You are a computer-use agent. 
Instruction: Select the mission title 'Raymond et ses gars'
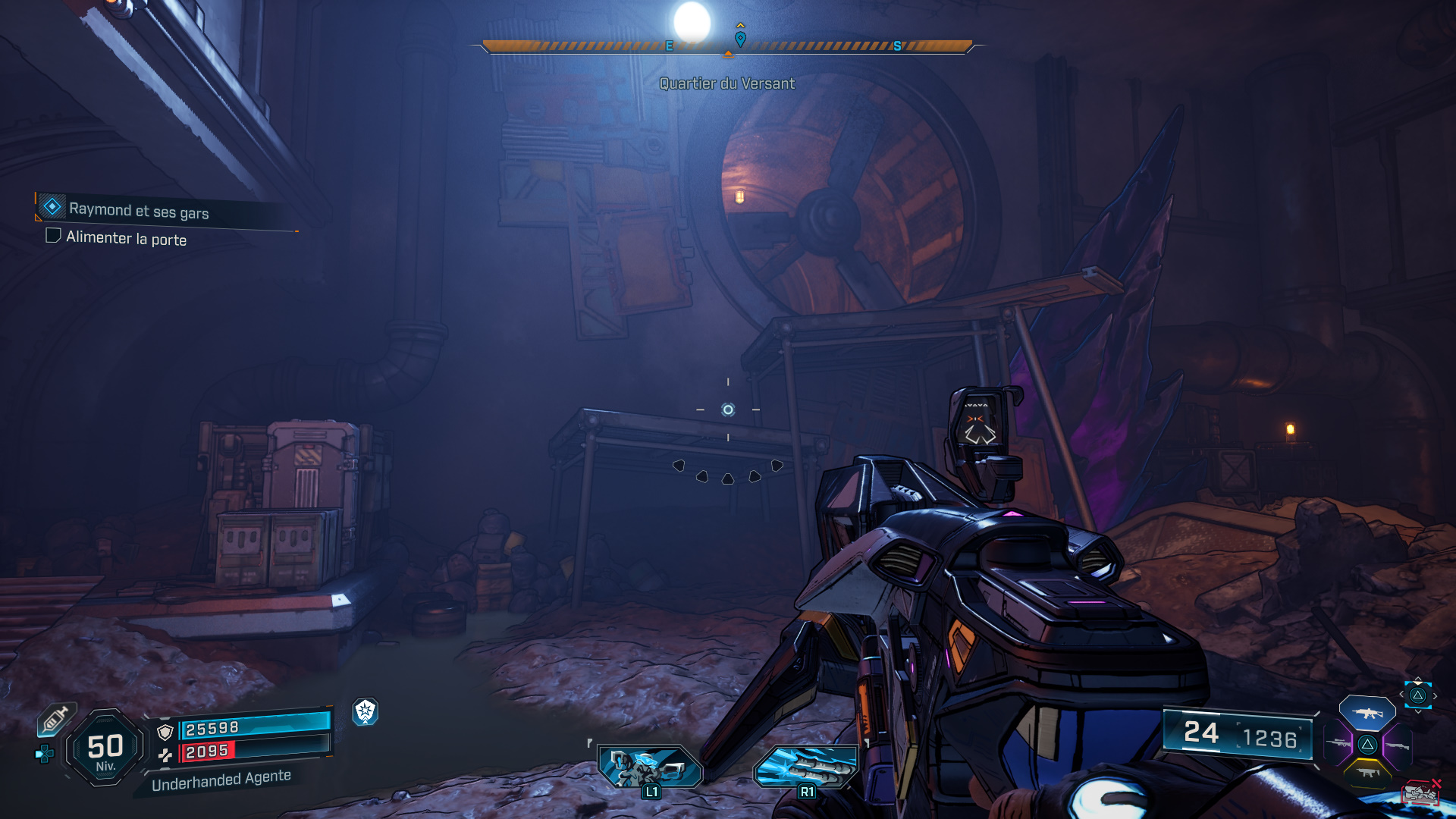140,212
